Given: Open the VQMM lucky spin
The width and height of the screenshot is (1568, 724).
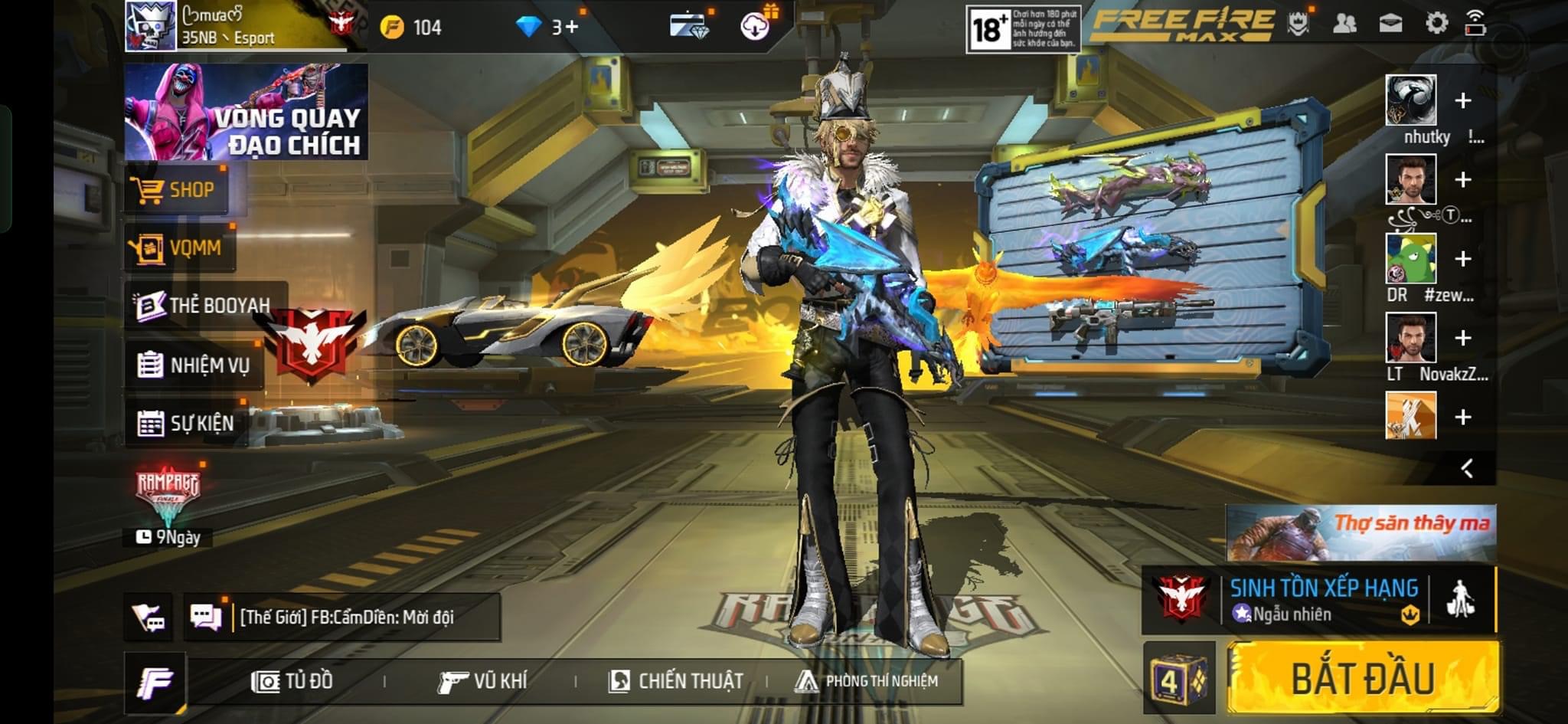Looking at the screenshot, I should point(181,247).
